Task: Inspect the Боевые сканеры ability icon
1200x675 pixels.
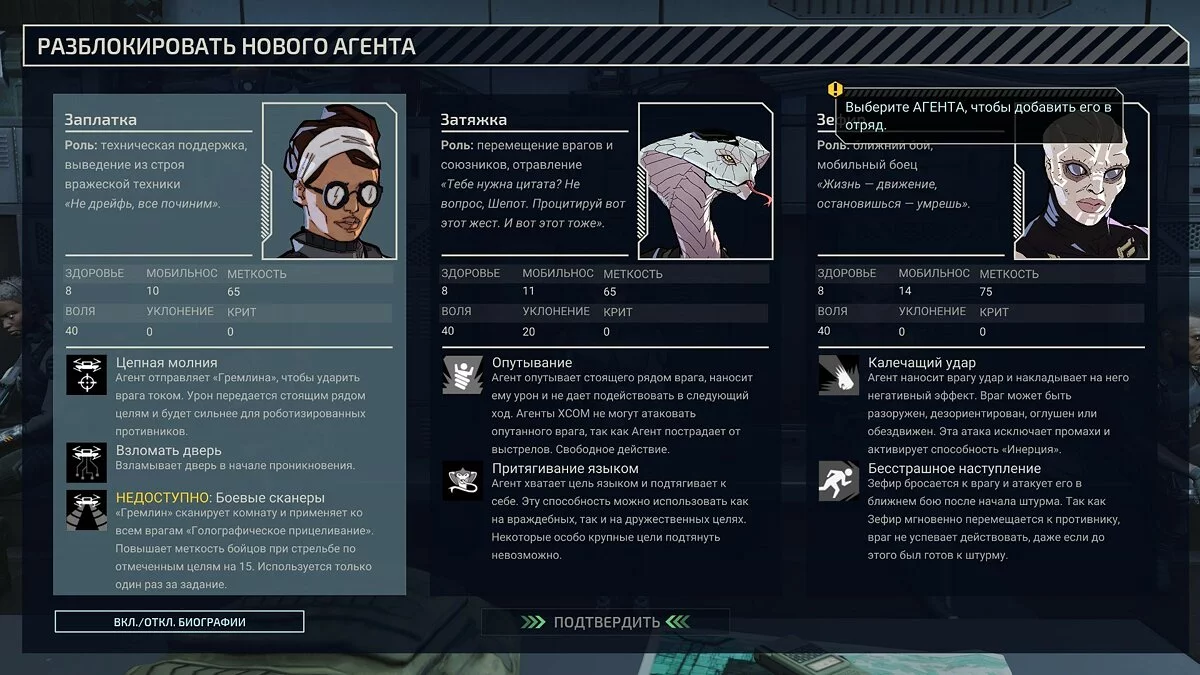Action: pyautogui.click(x=86, y=509)
